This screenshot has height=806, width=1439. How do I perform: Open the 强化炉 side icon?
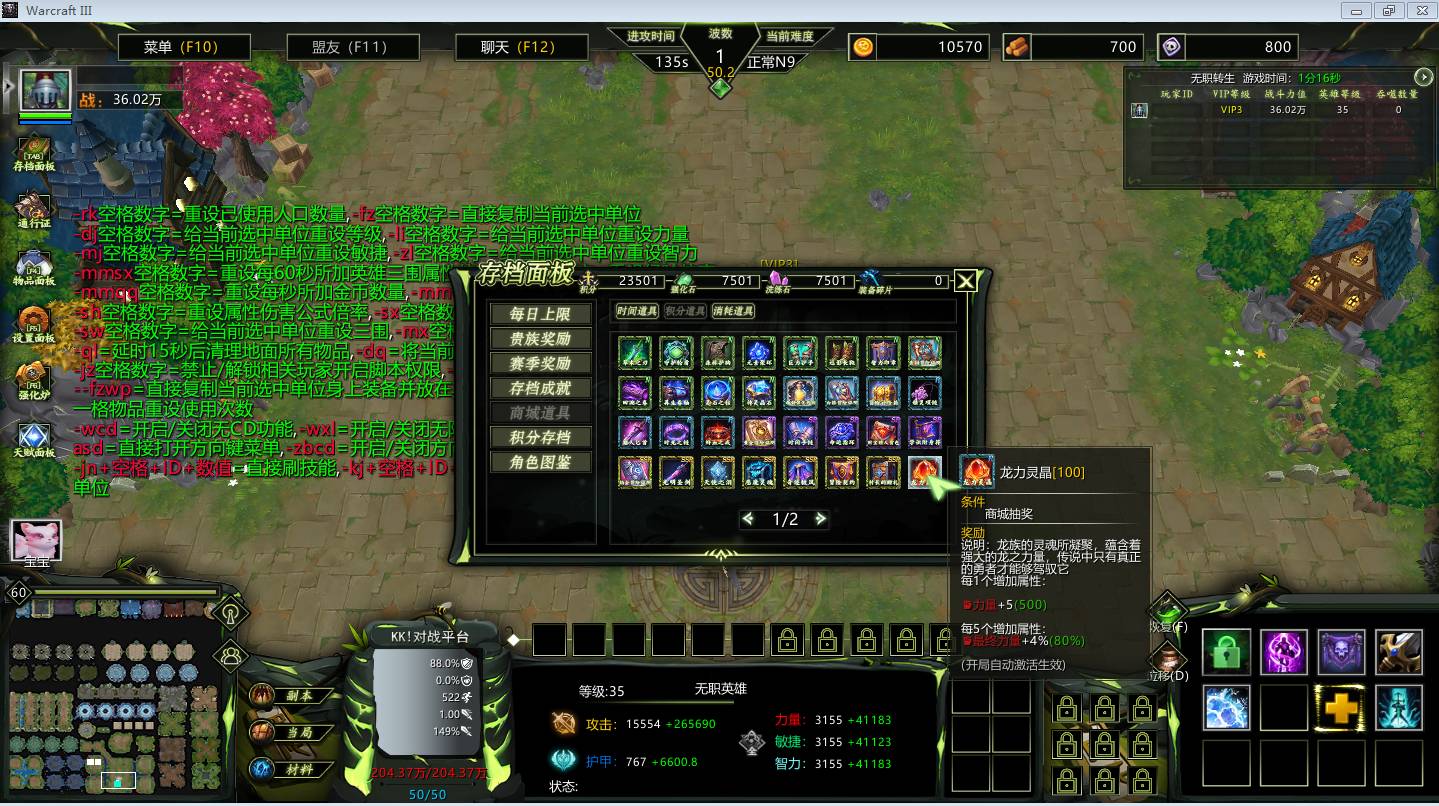34,381
